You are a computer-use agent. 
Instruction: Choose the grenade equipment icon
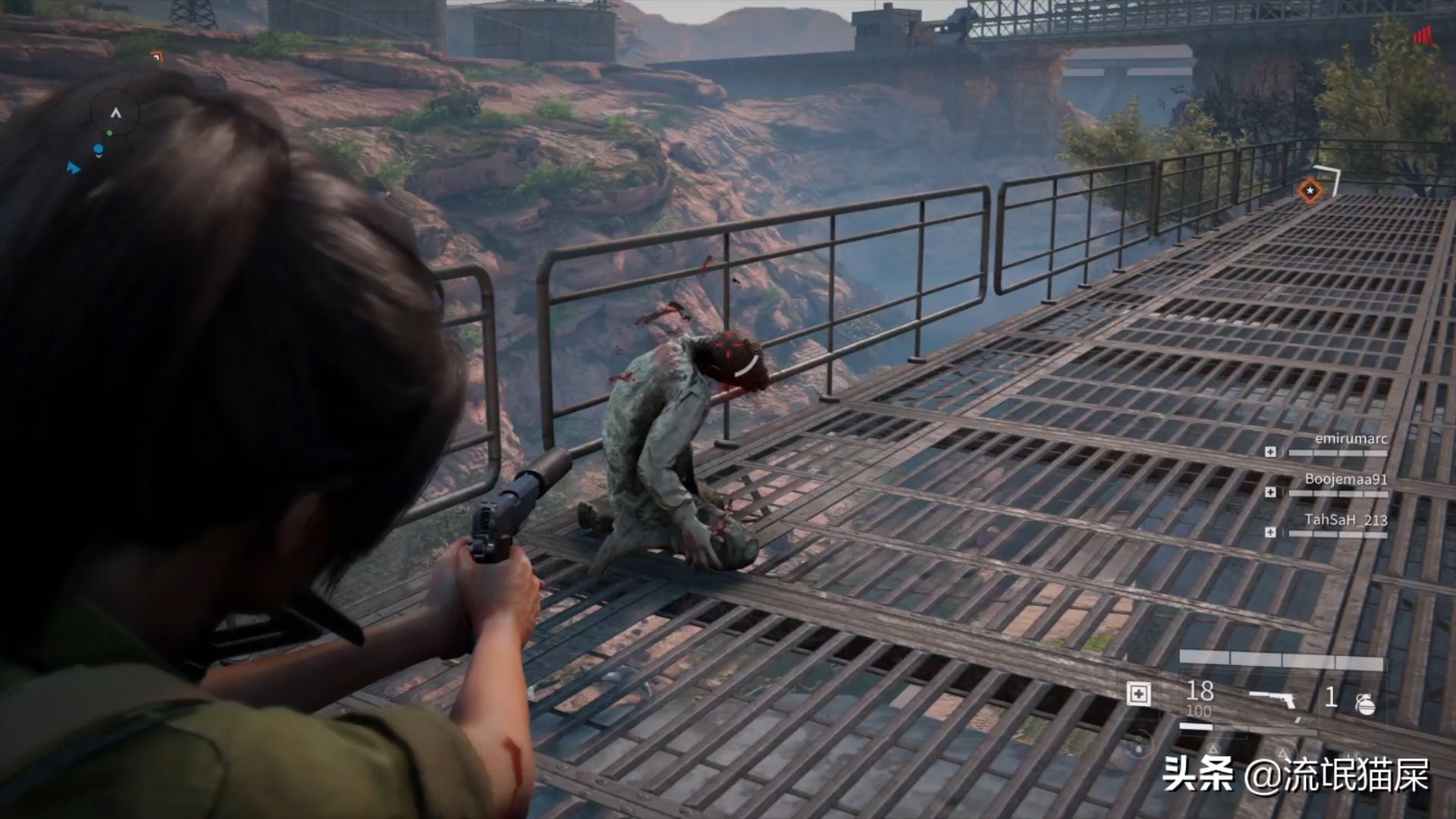pos(1365,704)
